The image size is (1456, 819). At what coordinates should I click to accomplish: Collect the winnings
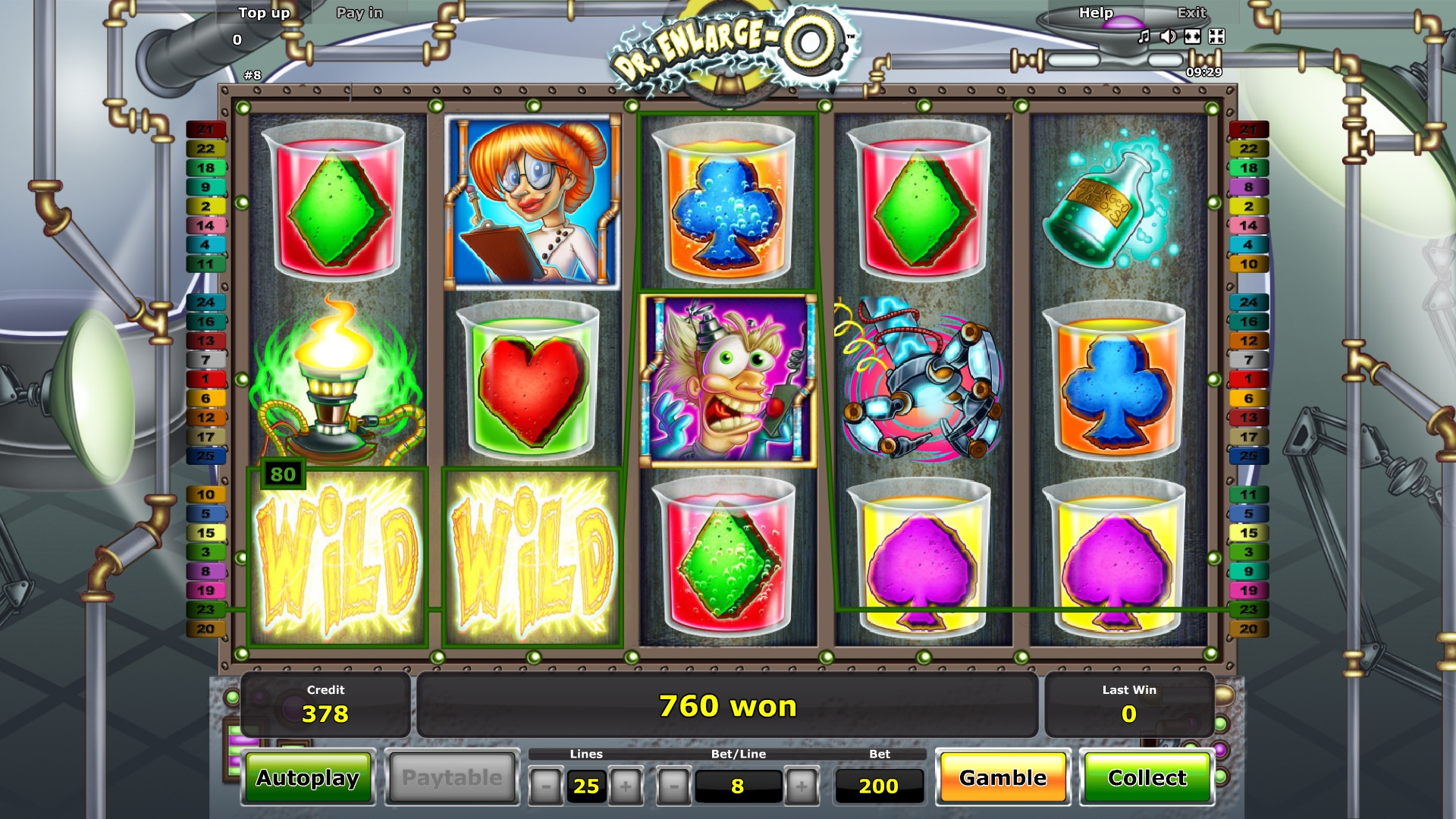1147,778
